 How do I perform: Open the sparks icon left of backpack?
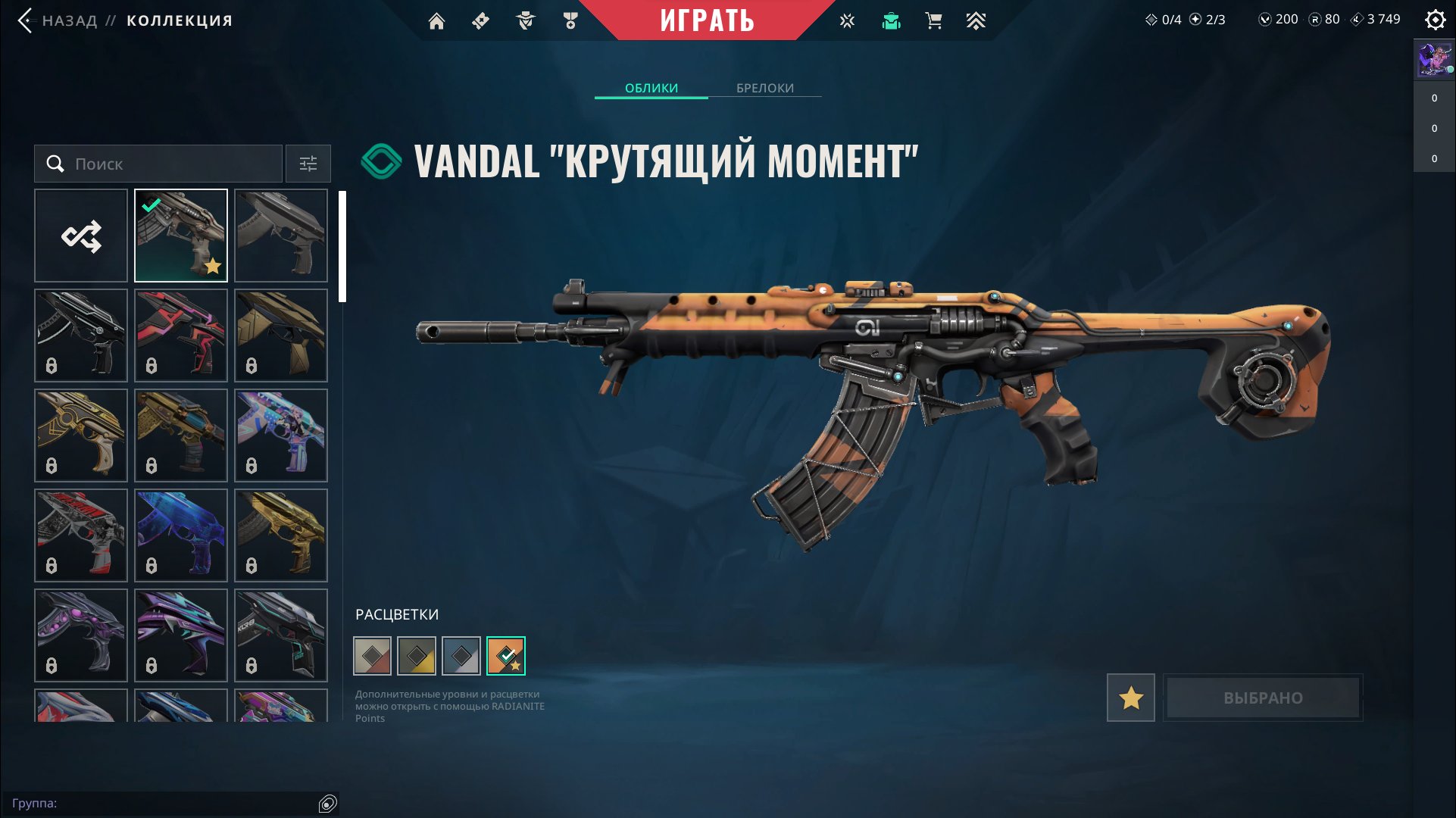846,20
